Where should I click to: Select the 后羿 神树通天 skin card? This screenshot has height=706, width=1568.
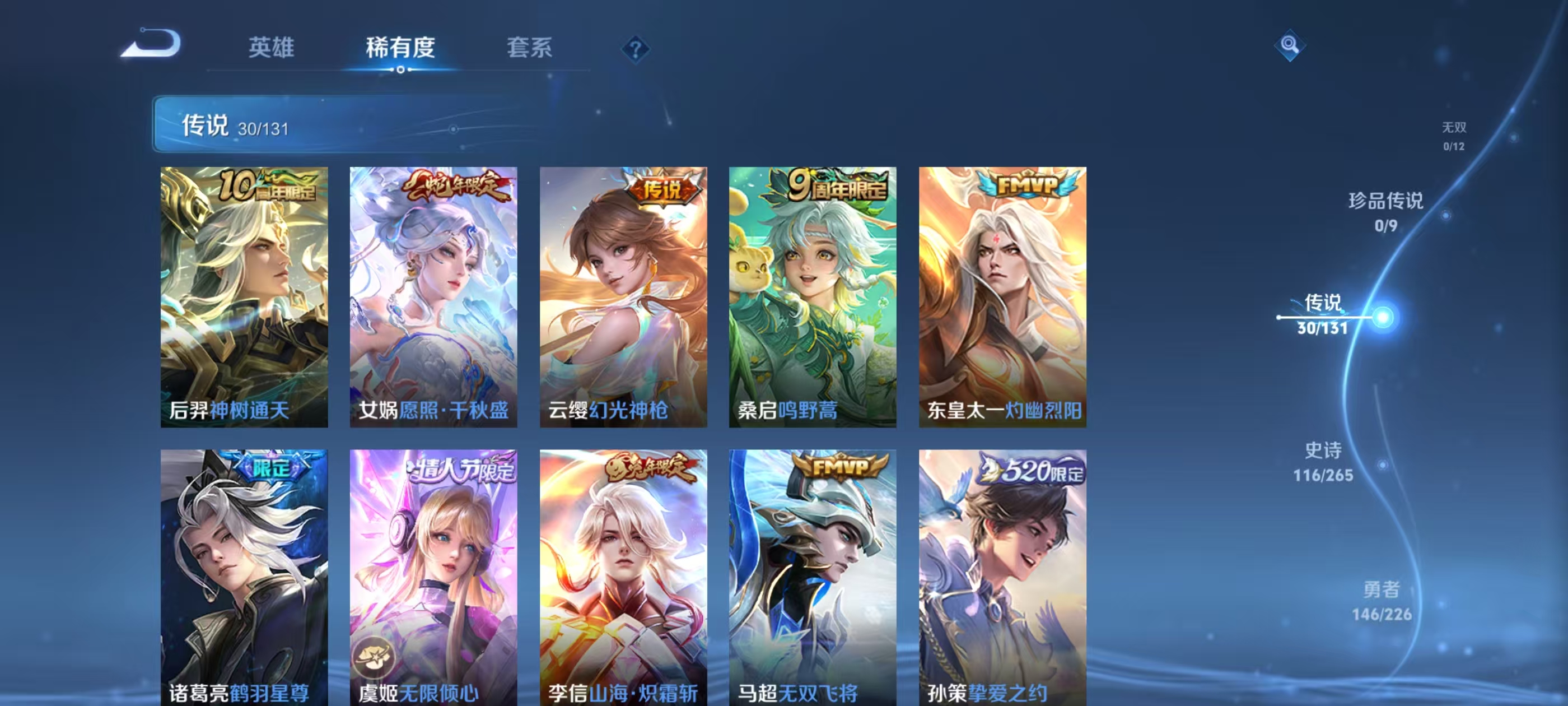pyautogui.click(x=244, y=296)
